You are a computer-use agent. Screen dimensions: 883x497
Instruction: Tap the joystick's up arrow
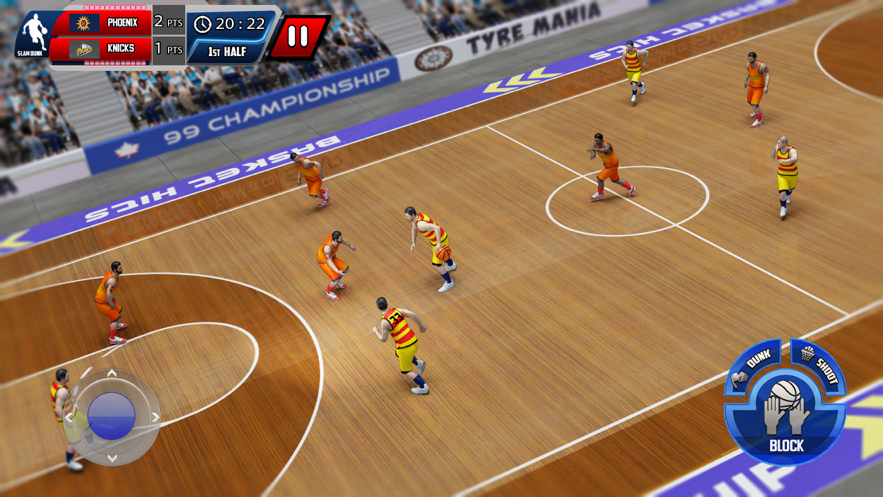pos(112,374)
